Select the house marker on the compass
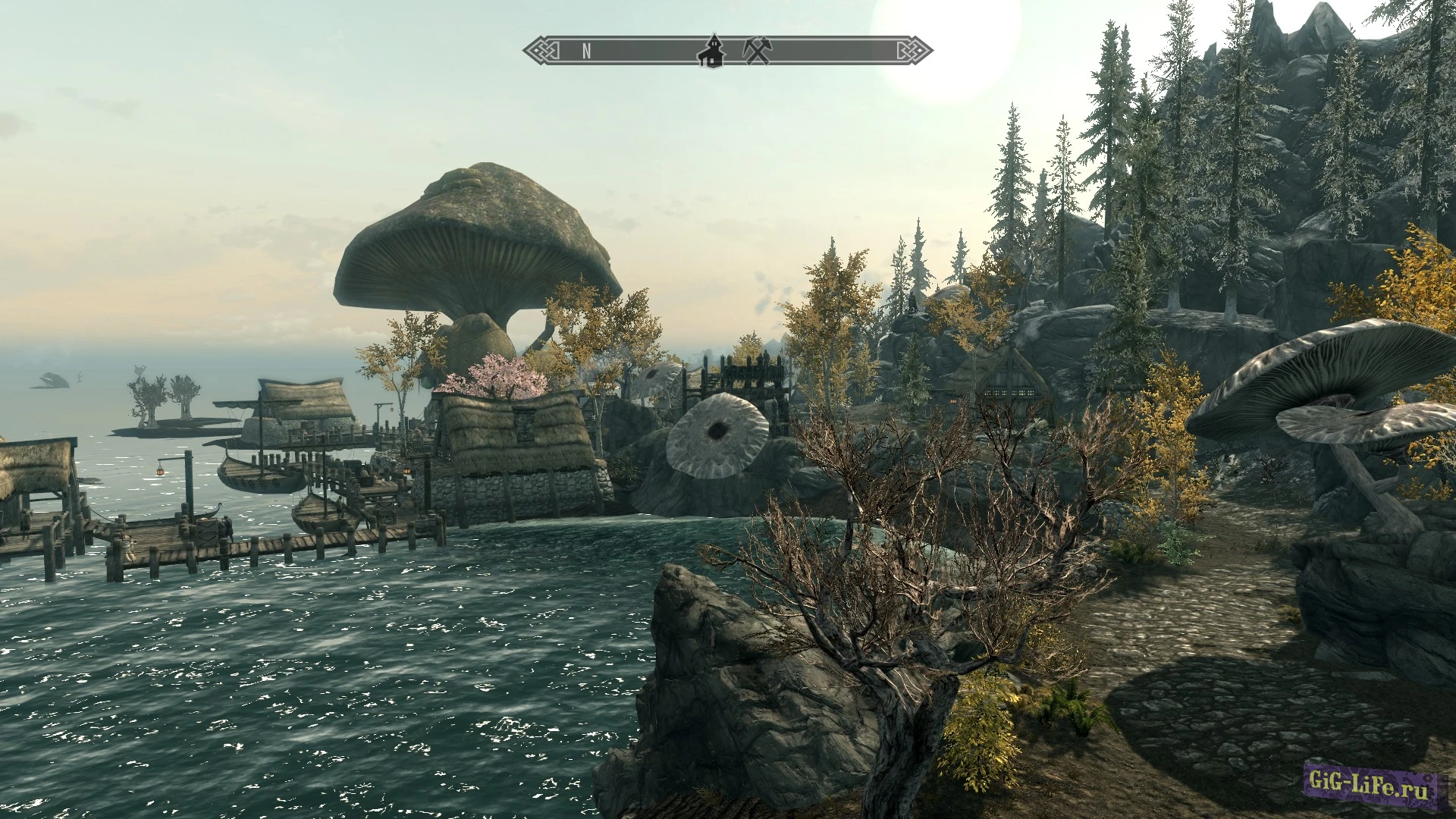Viewport: 1456px width, 819px height. coord(711,51)
